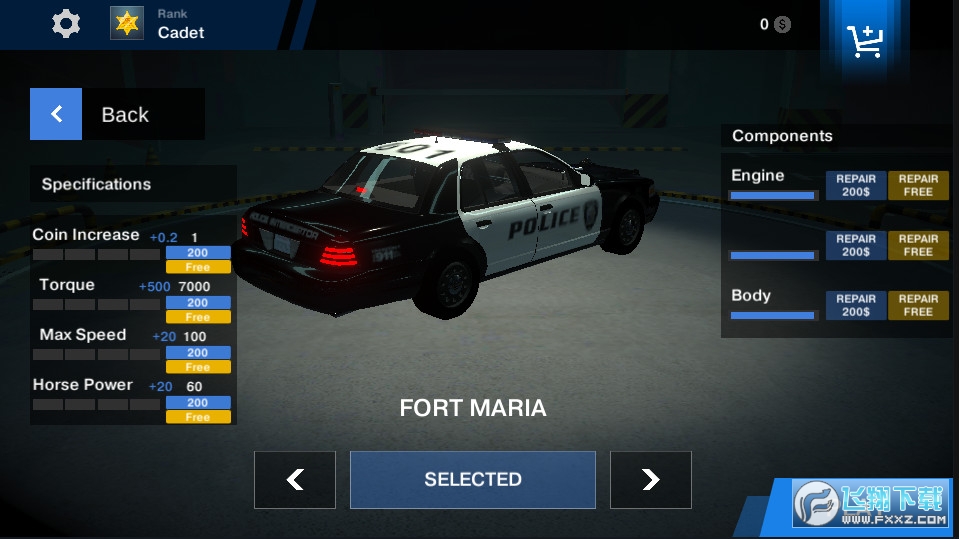Tap the Cadet rank badge icon
The image size is (959, 539).
127,23
